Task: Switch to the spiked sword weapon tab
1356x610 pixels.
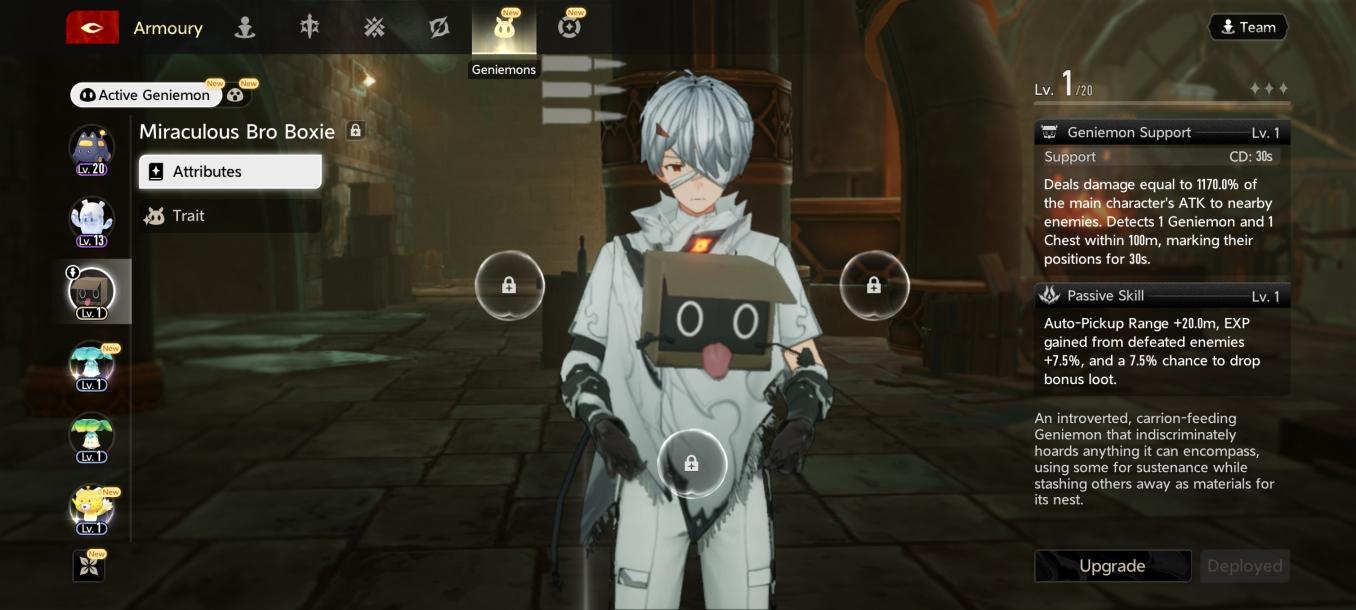Action: tap(310, 28)
